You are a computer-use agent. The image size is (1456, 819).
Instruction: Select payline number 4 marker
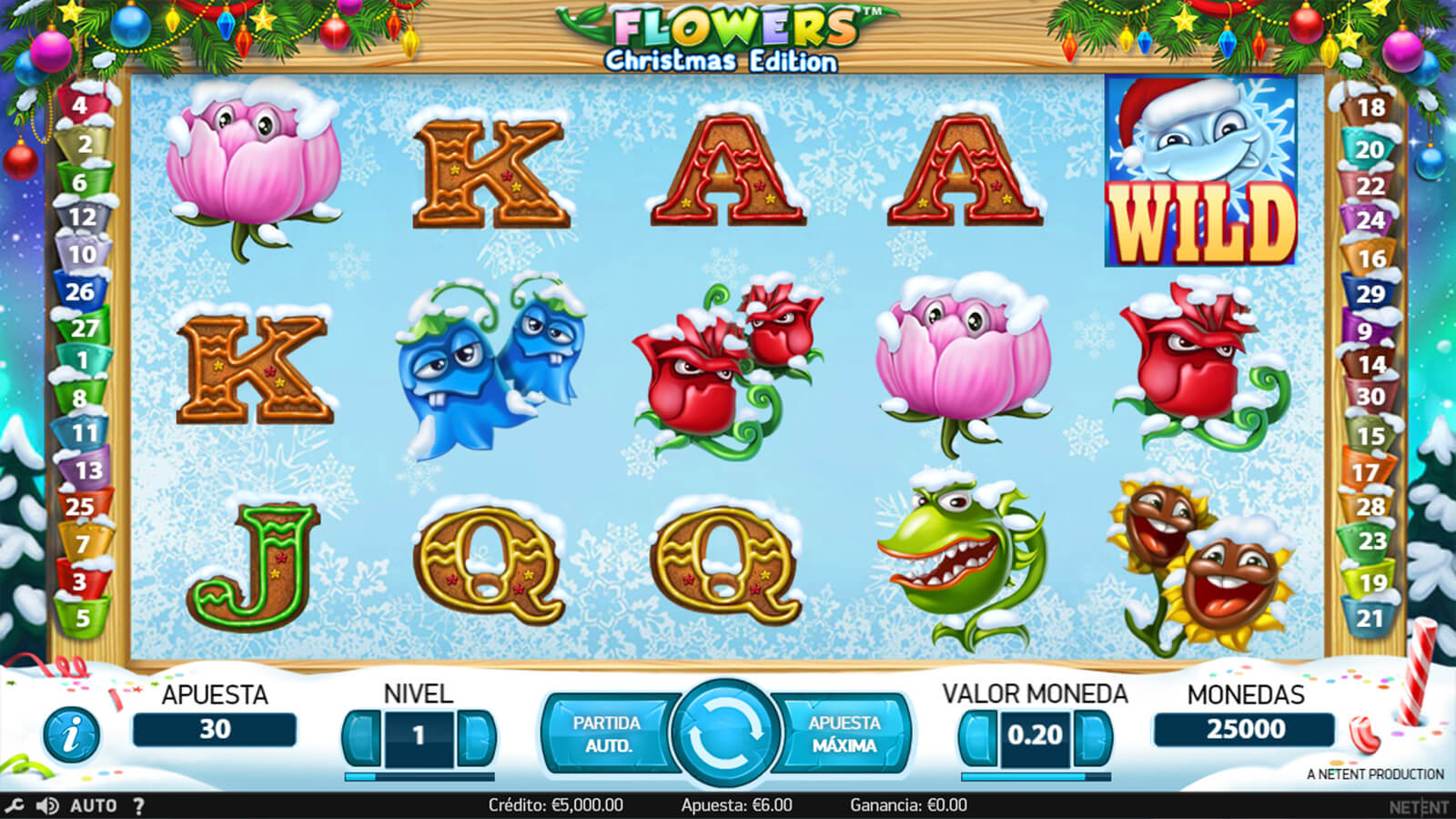coord(80,106)
